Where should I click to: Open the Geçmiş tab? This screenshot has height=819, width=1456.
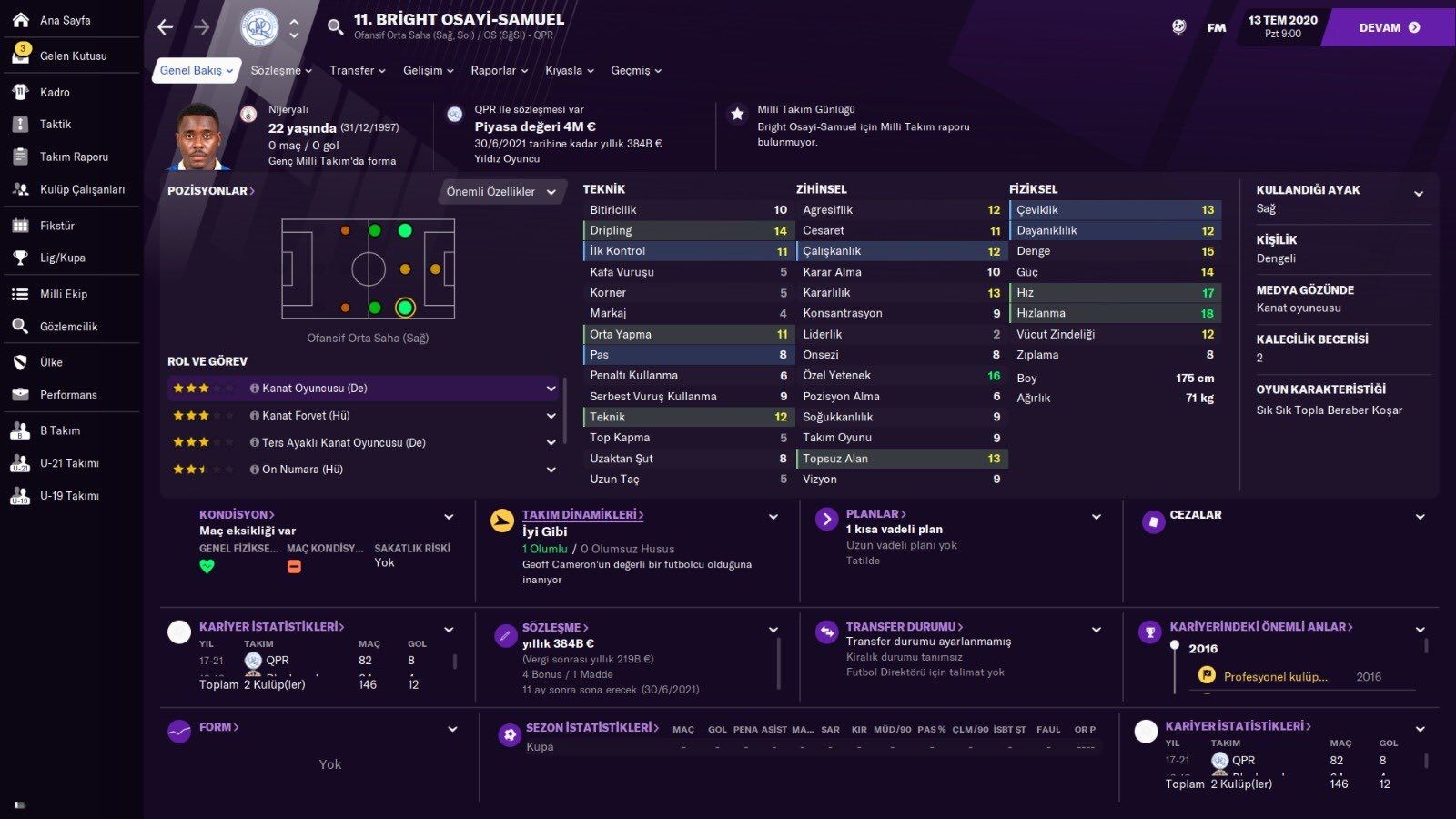(631, 70)
